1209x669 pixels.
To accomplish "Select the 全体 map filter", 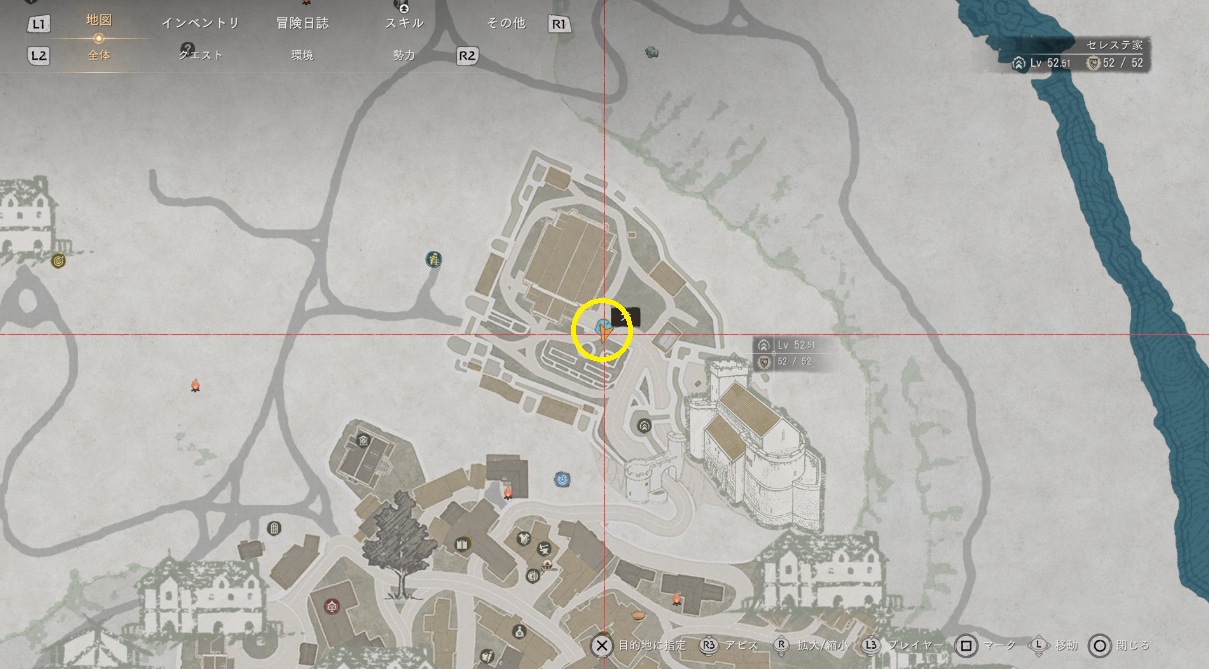I will coord(98,55).
